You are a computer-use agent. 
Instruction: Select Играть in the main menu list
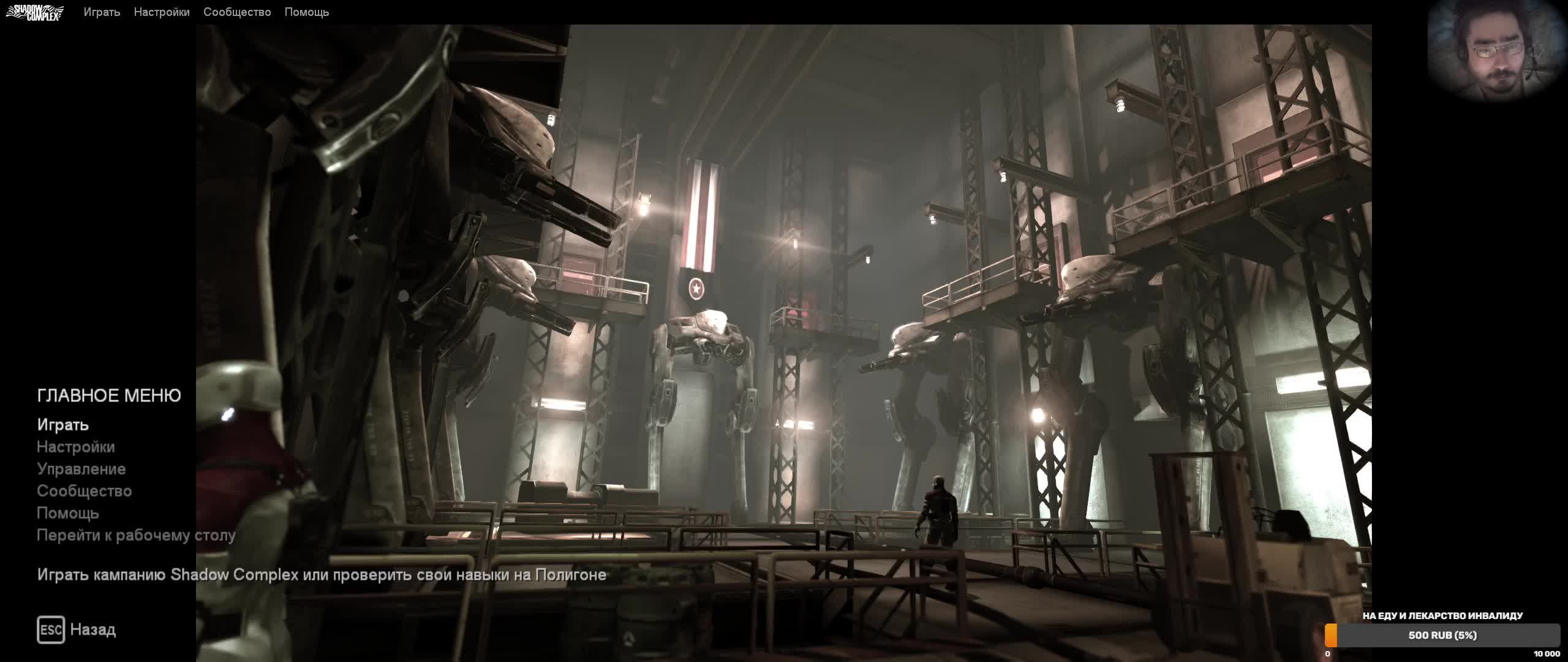tap(63, 425)
